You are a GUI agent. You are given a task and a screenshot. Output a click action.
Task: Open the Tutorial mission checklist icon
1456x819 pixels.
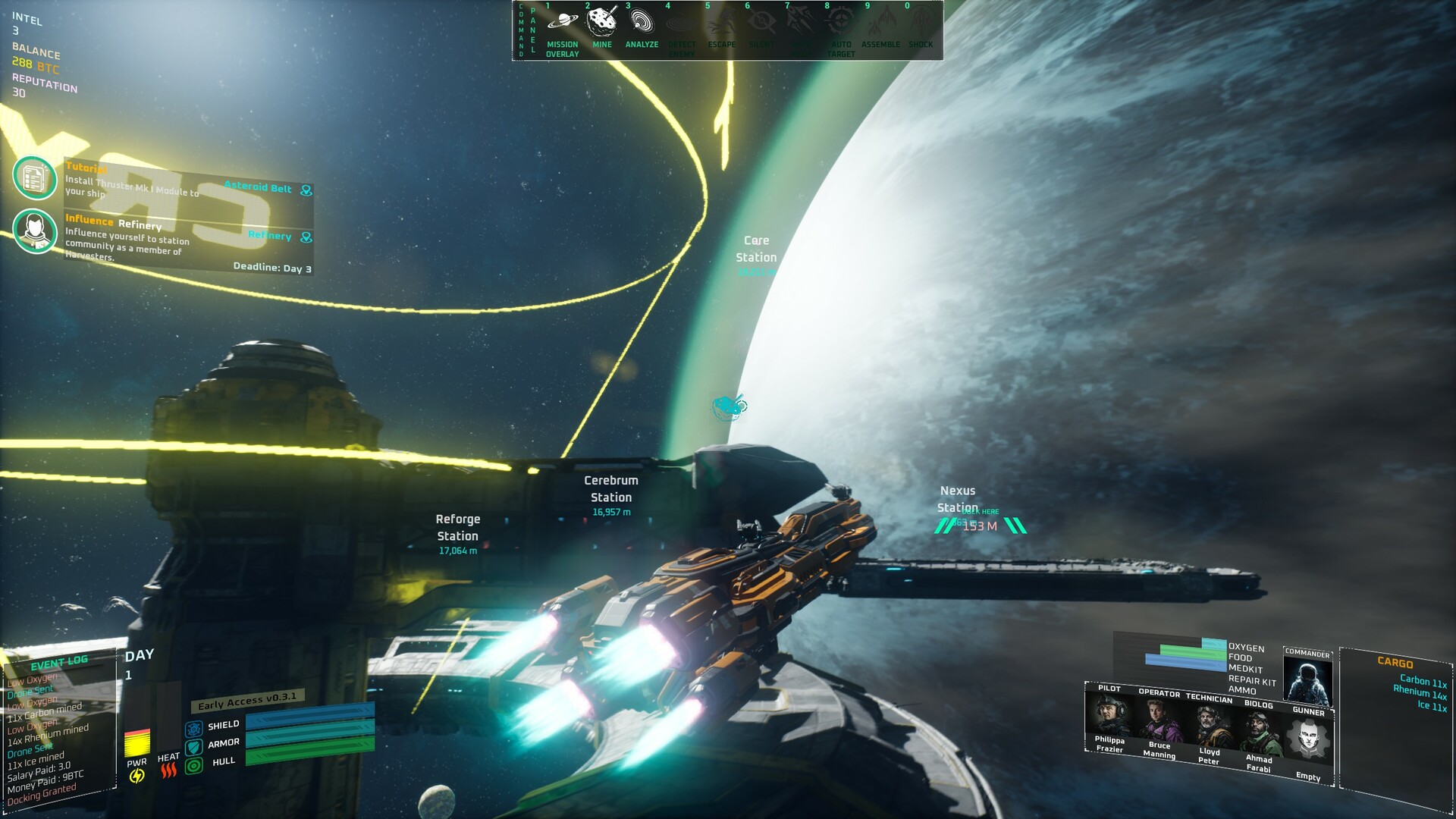tap(35, 178)
